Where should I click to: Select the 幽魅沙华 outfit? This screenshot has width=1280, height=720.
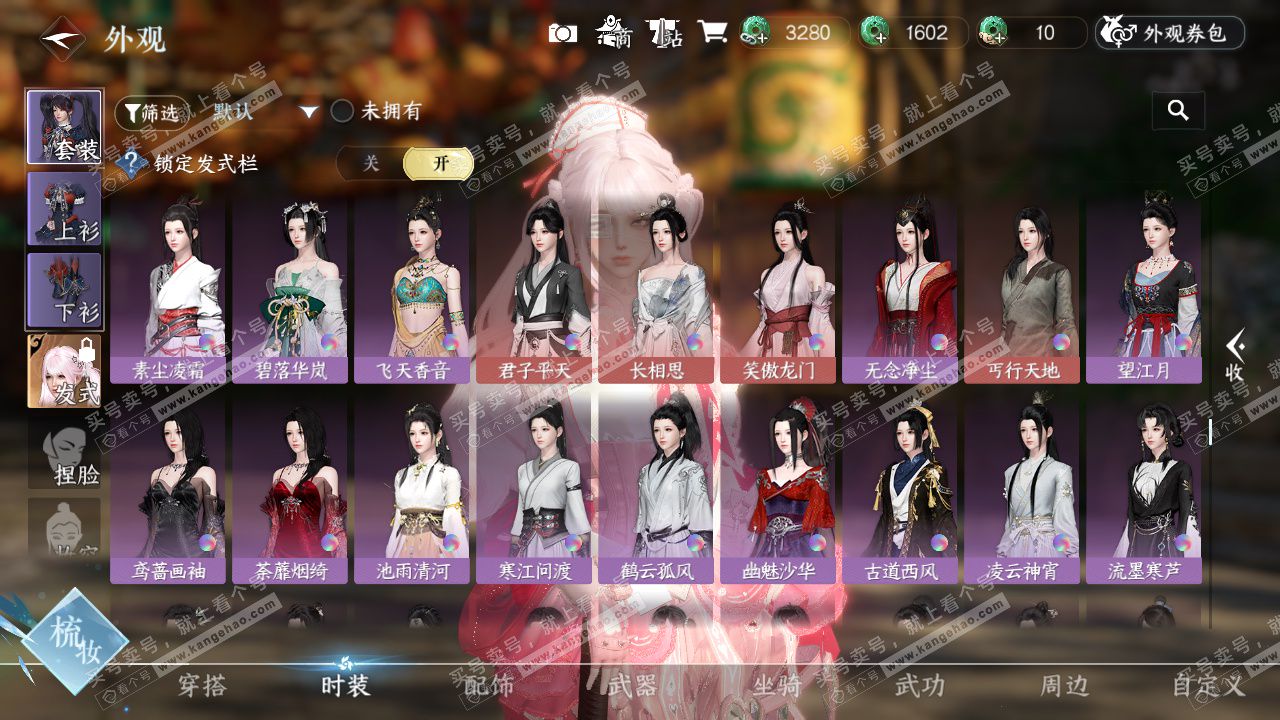coord(778,490)
